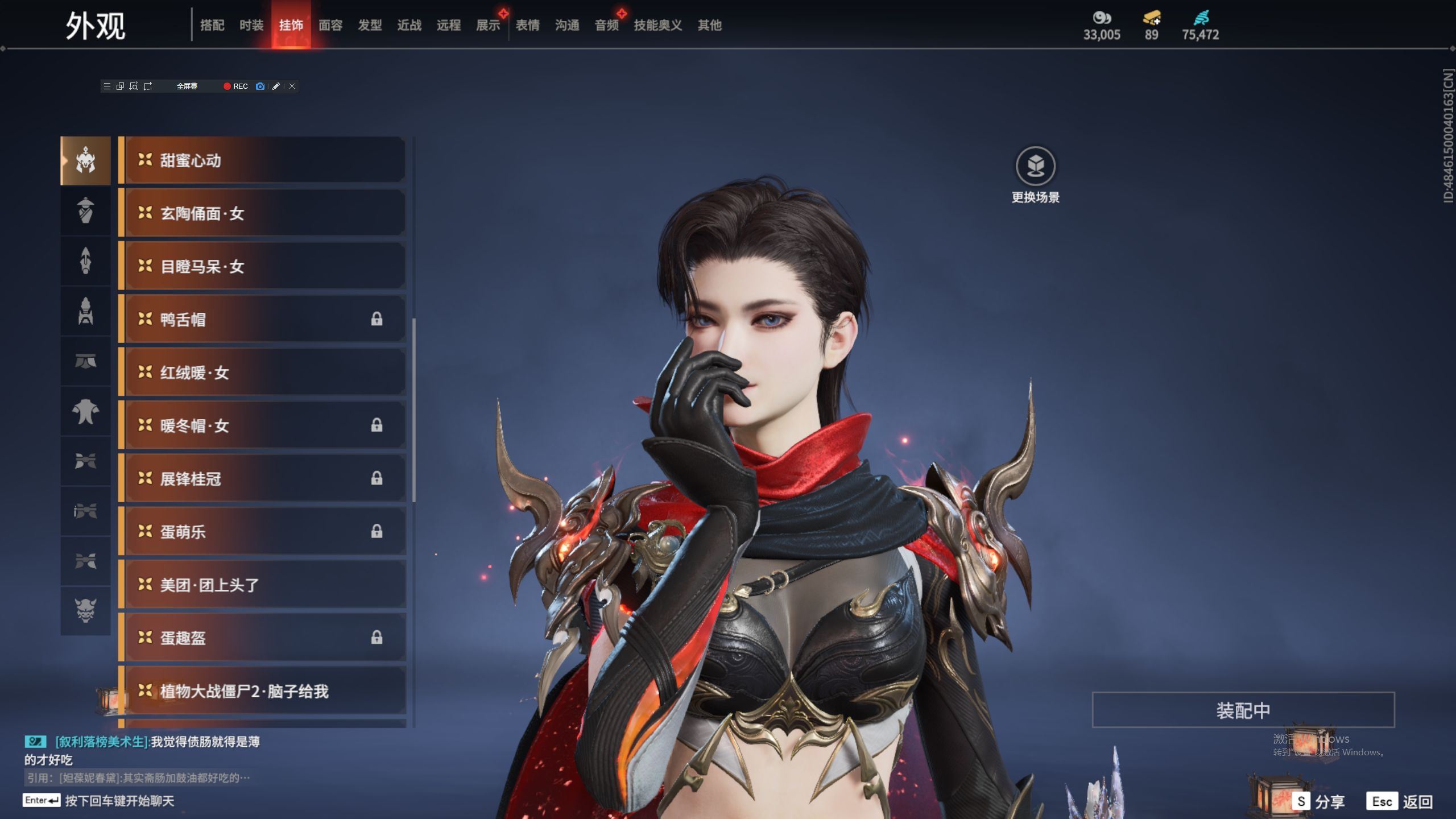Open the 搭配 tab
The height and width of the screenshot is (819, 1456).
pyautogui.click(x=212, y=25)
